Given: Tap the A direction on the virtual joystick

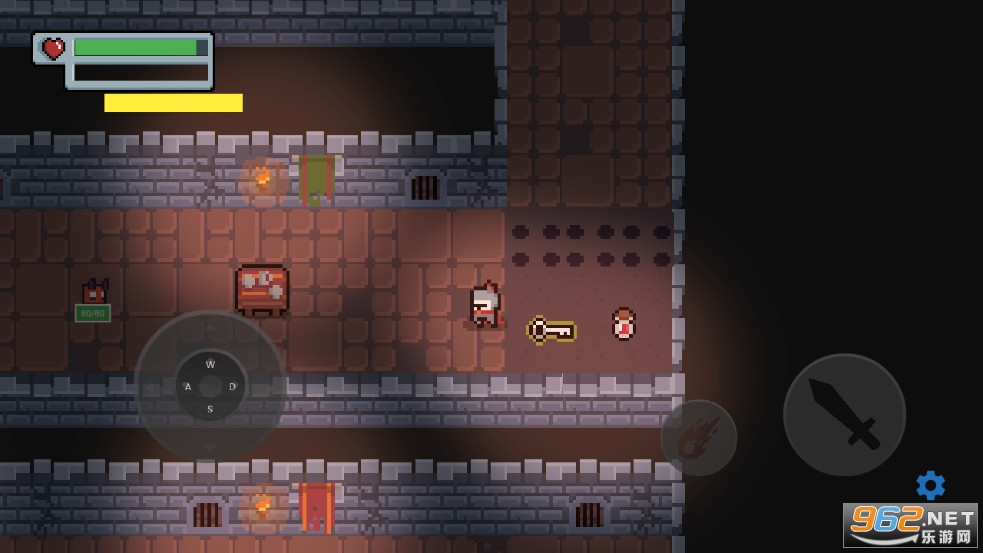Looking at the screenshot, I should 187,387.
